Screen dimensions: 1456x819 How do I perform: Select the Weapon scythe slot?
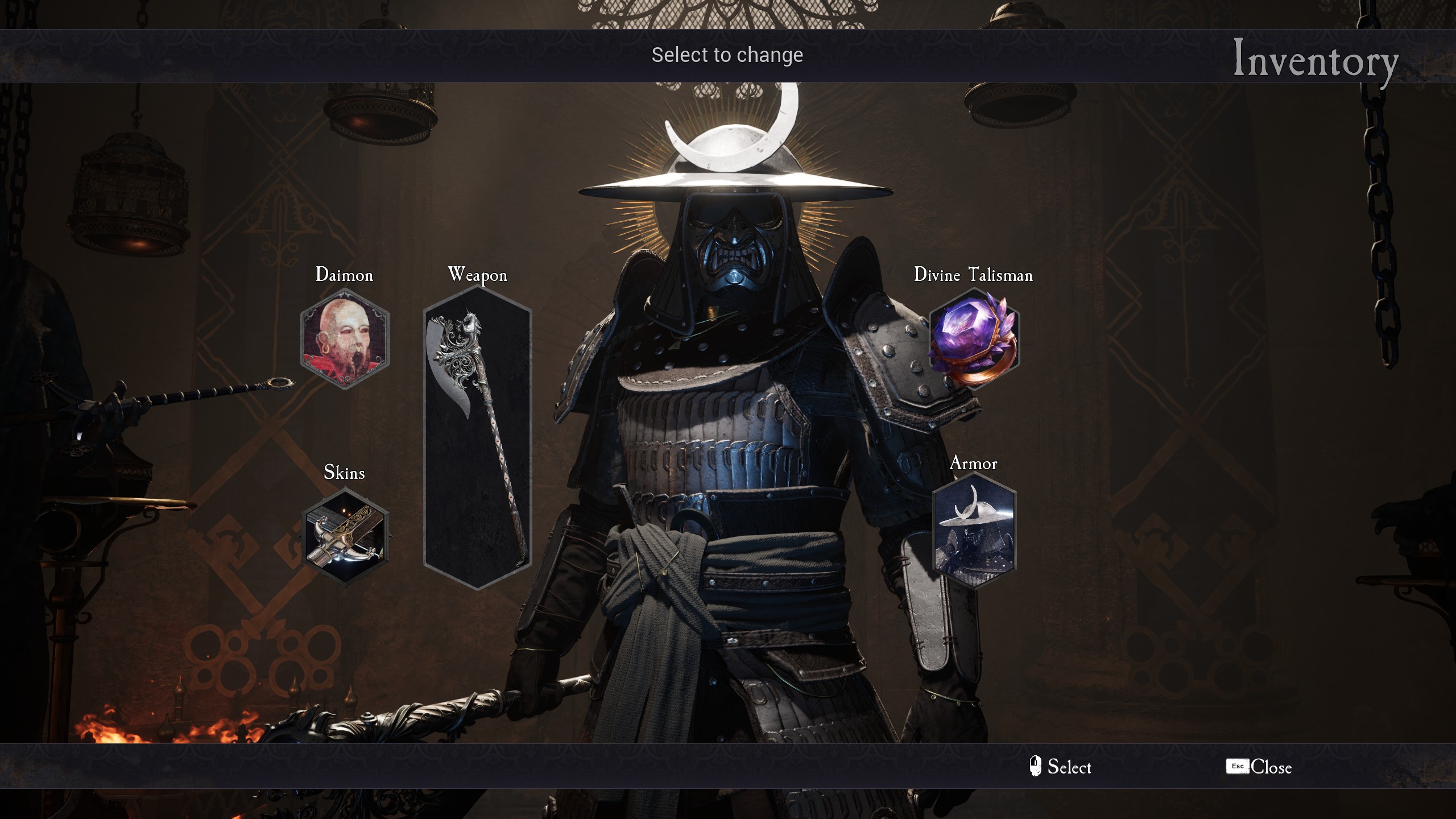click(478, 438)
